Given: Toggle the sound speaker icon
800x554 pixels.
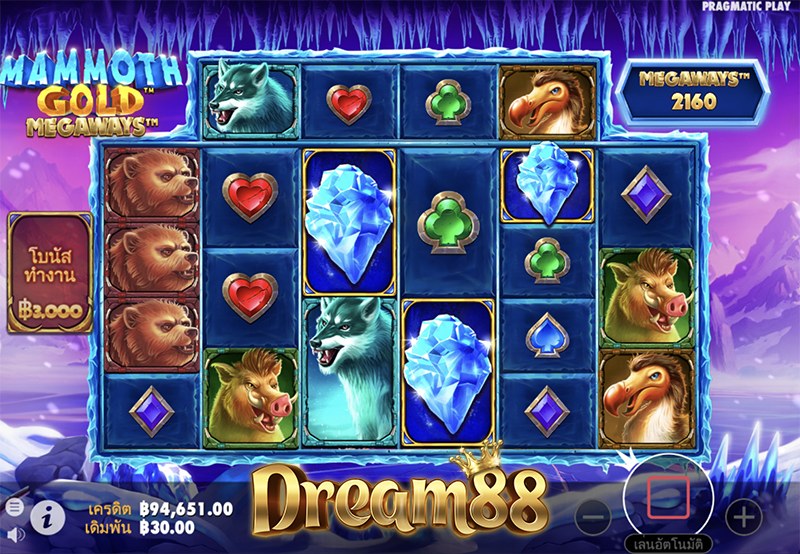Looking at the screenshot, I should (x=14, y=534).
